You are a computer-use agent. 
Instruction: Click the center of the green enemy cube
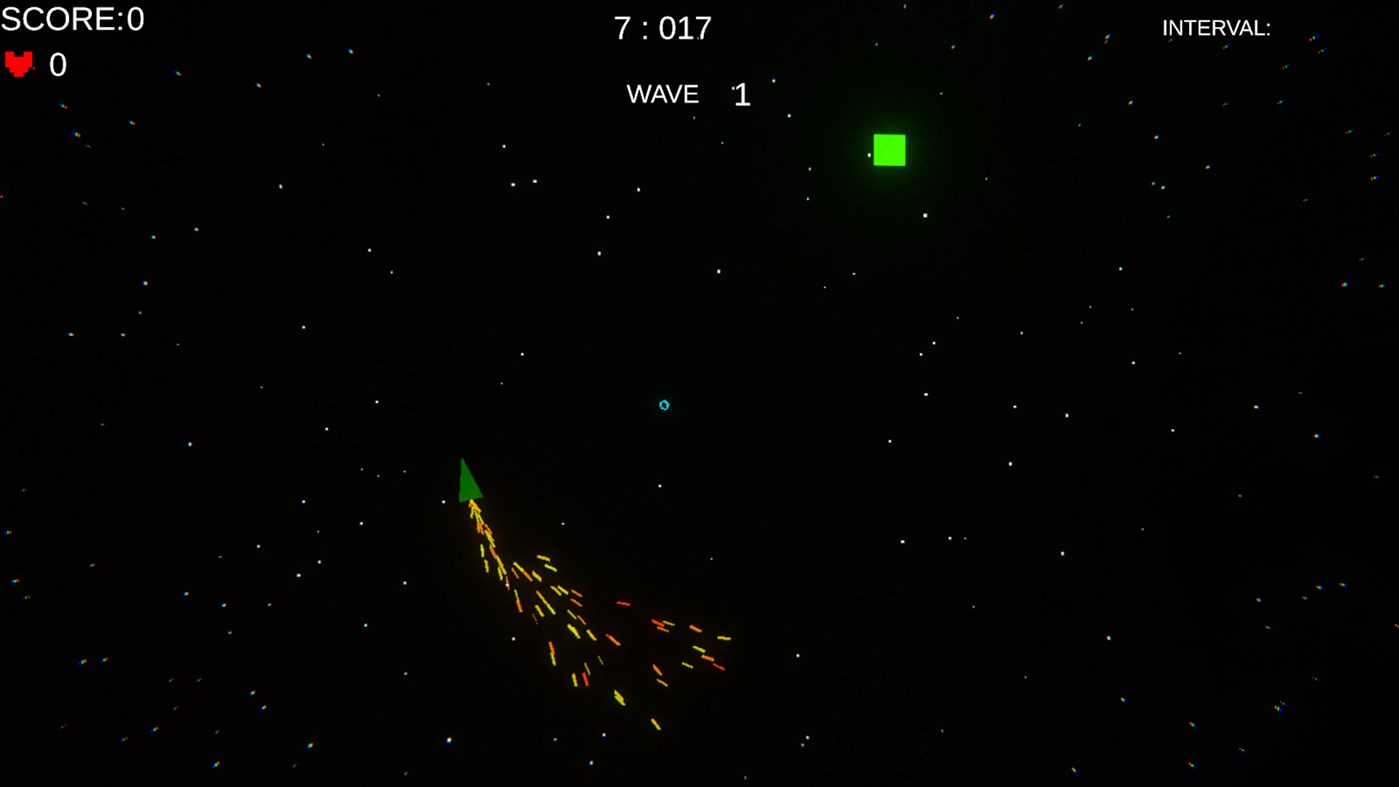(889, 149)
